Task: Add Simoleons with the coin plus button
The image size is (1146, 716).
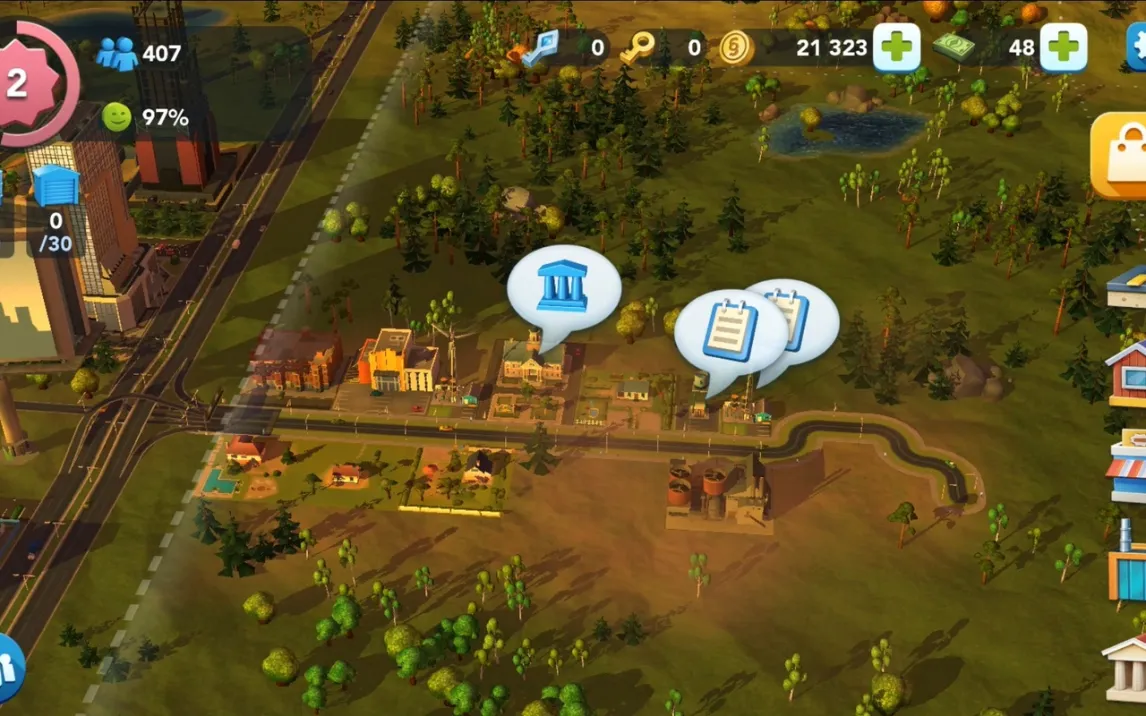Action: [x=896, y=47]
